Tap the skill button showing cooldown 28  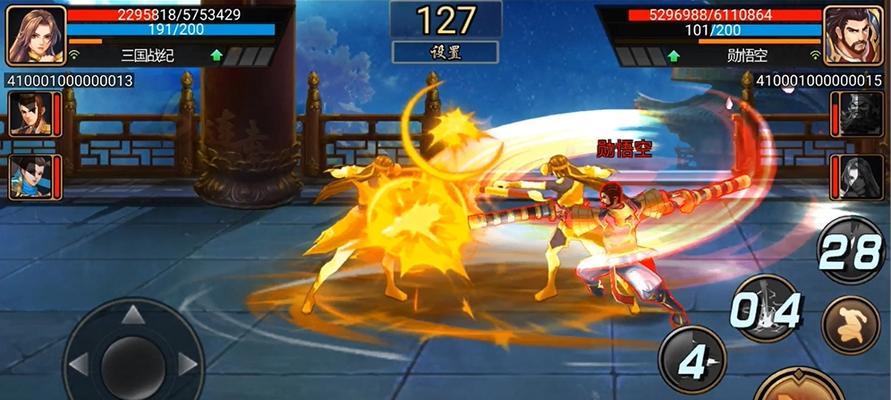(x=851, y=250)
